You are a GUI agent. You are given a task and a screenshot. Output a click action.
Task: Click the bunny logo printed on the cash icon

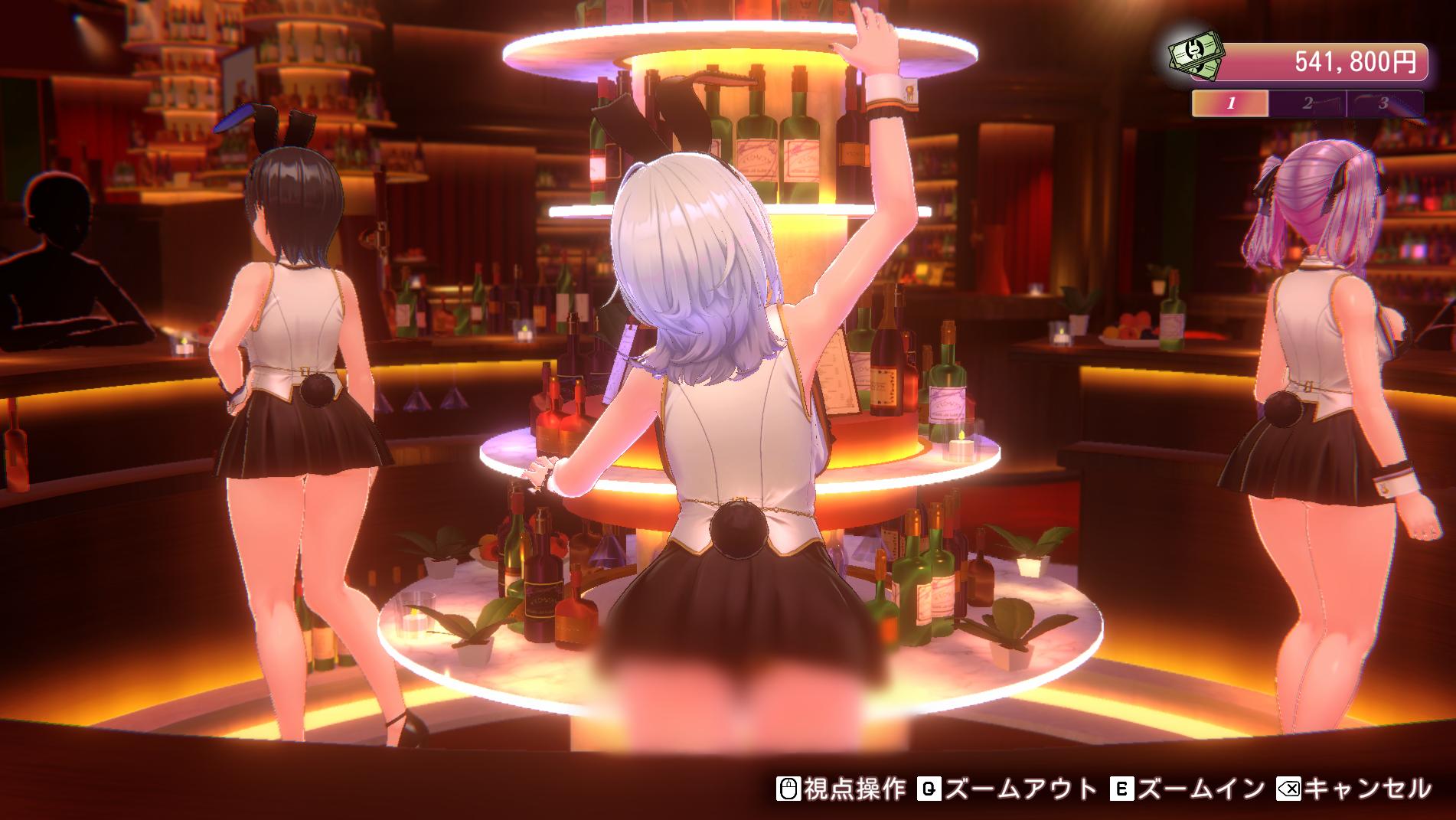click(x=1194, y=51)
